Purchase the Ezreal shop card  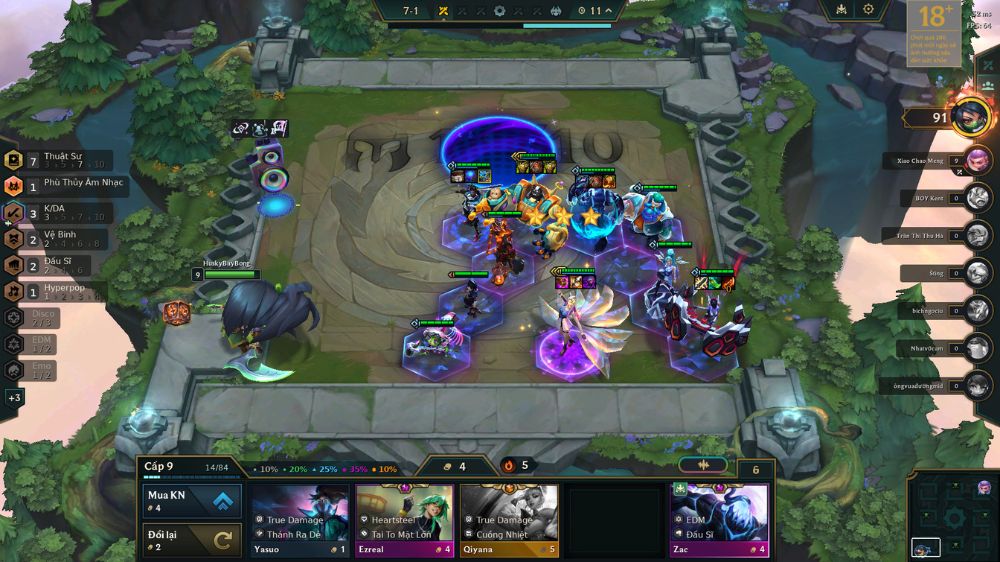tap(404, 520)
